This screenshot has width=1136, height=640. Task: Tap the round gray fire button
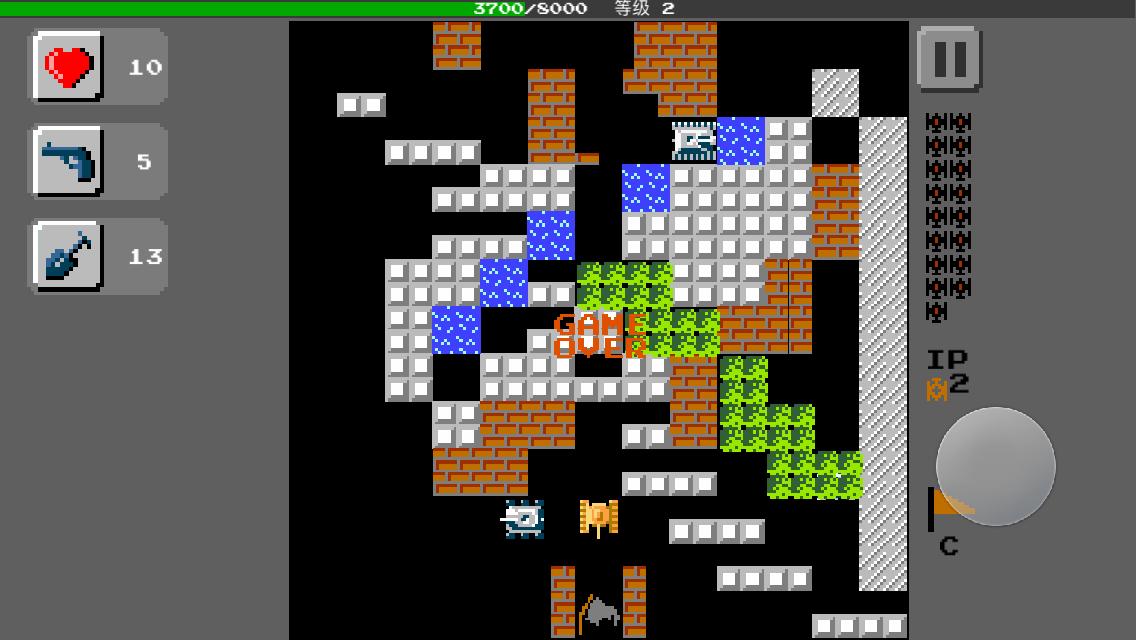point(995,466)
